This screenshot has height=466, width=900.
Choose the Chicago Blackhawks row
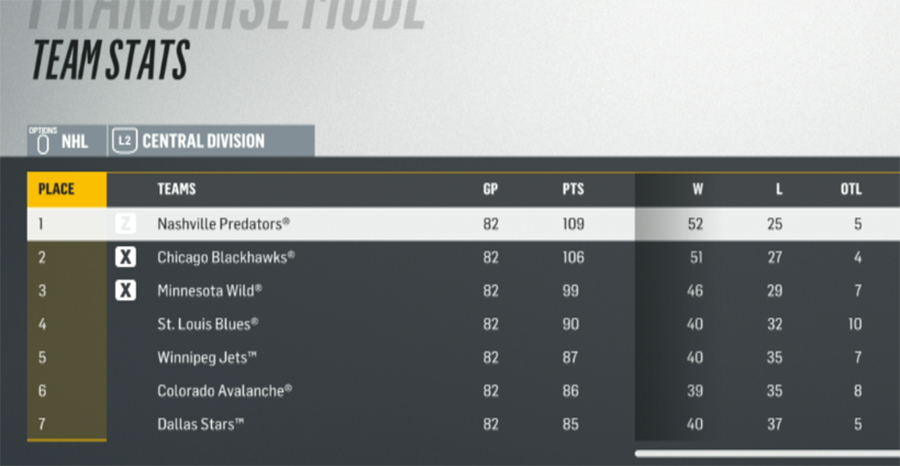(226, 258)
